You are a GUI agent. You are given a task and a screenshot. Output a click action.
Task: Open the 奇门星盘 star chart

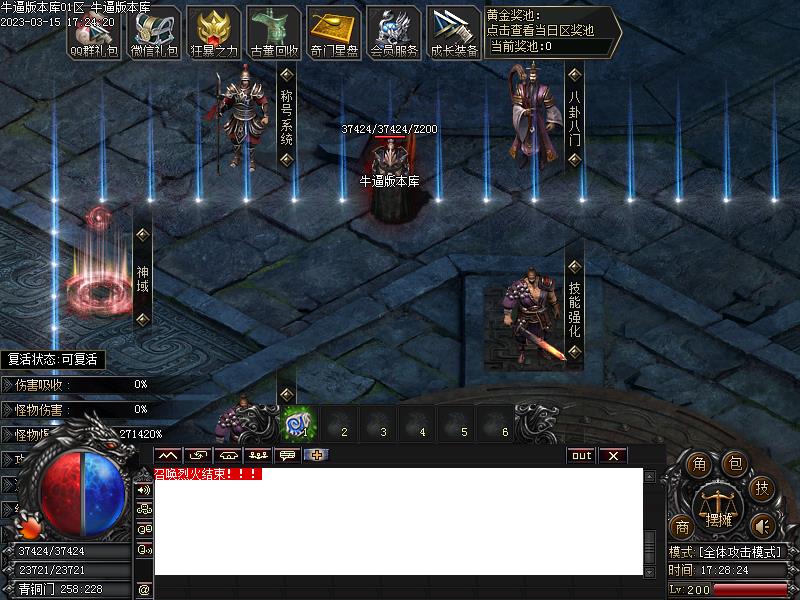click(334, 35)
